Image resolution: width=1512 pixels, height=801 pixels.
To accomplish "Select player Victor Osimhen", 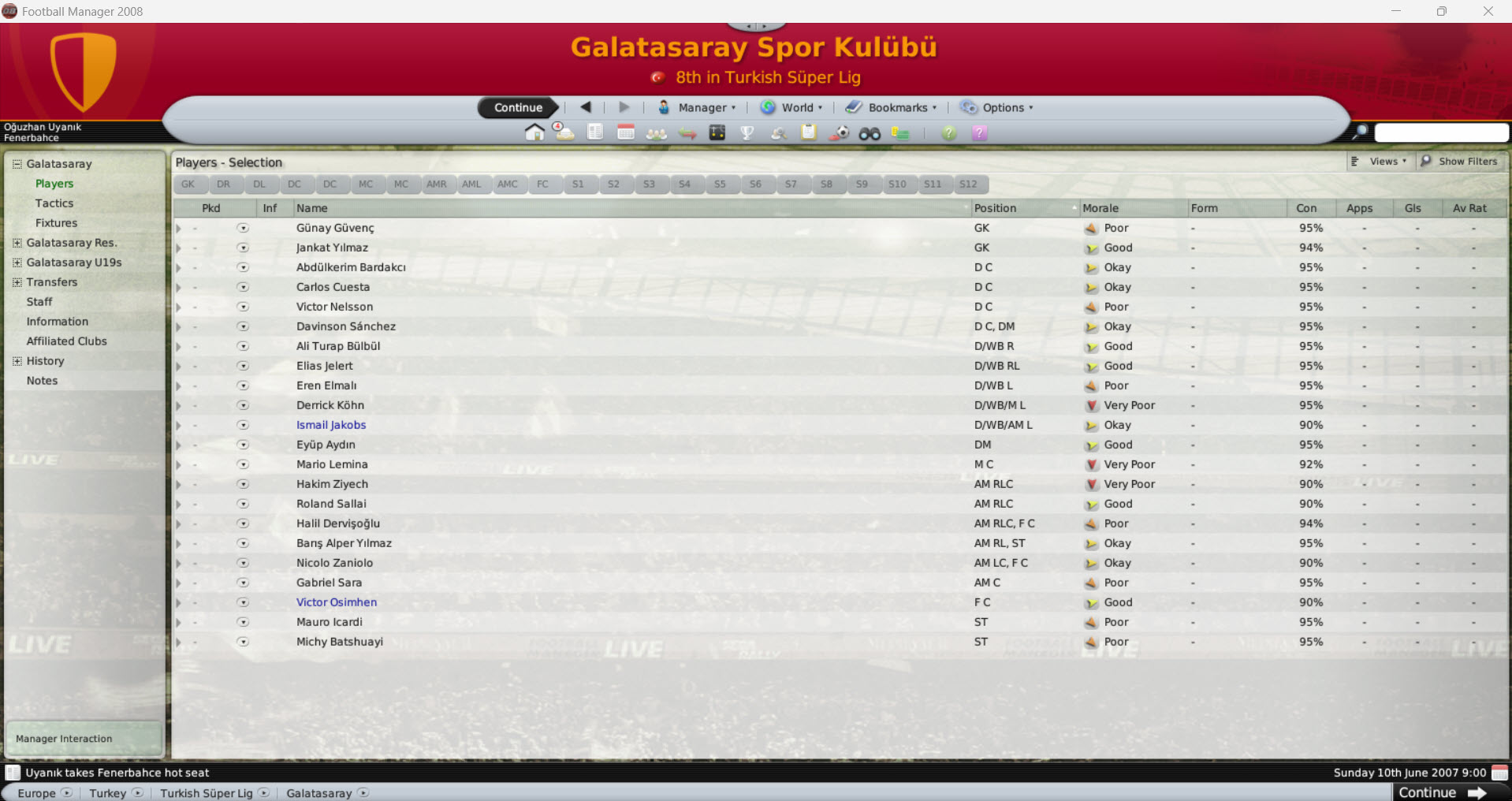I will click(x=337, y=602).
